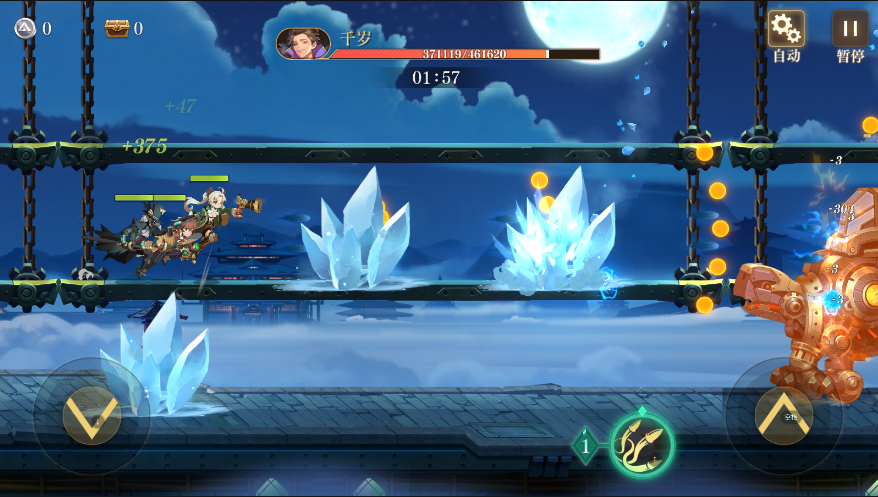Click the boss 千岁 portrait
Viewport: 878px width, 497px height.
coord(303,43)
